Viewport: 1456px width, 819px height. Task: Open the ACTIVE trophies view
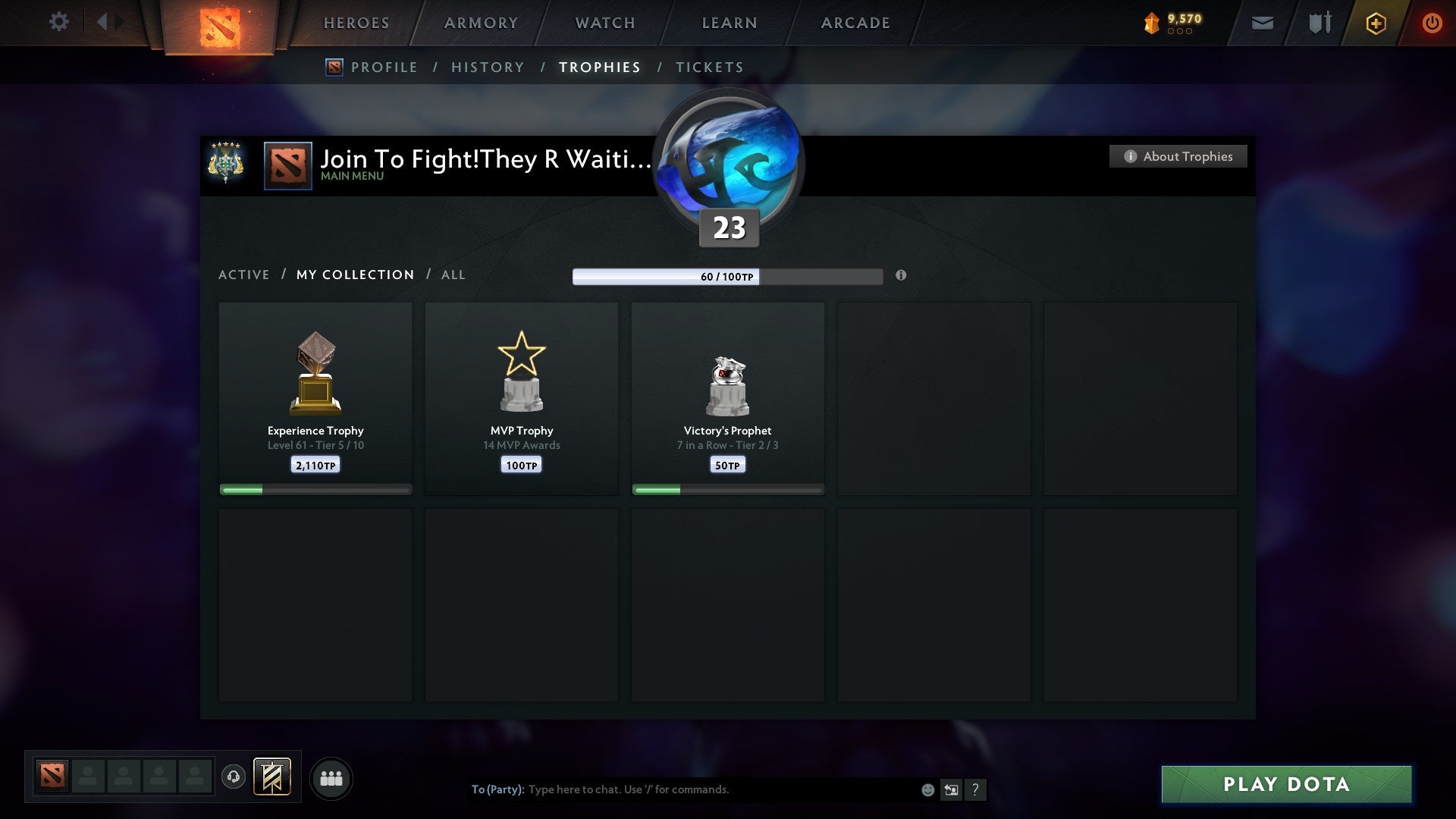(244, 275)
